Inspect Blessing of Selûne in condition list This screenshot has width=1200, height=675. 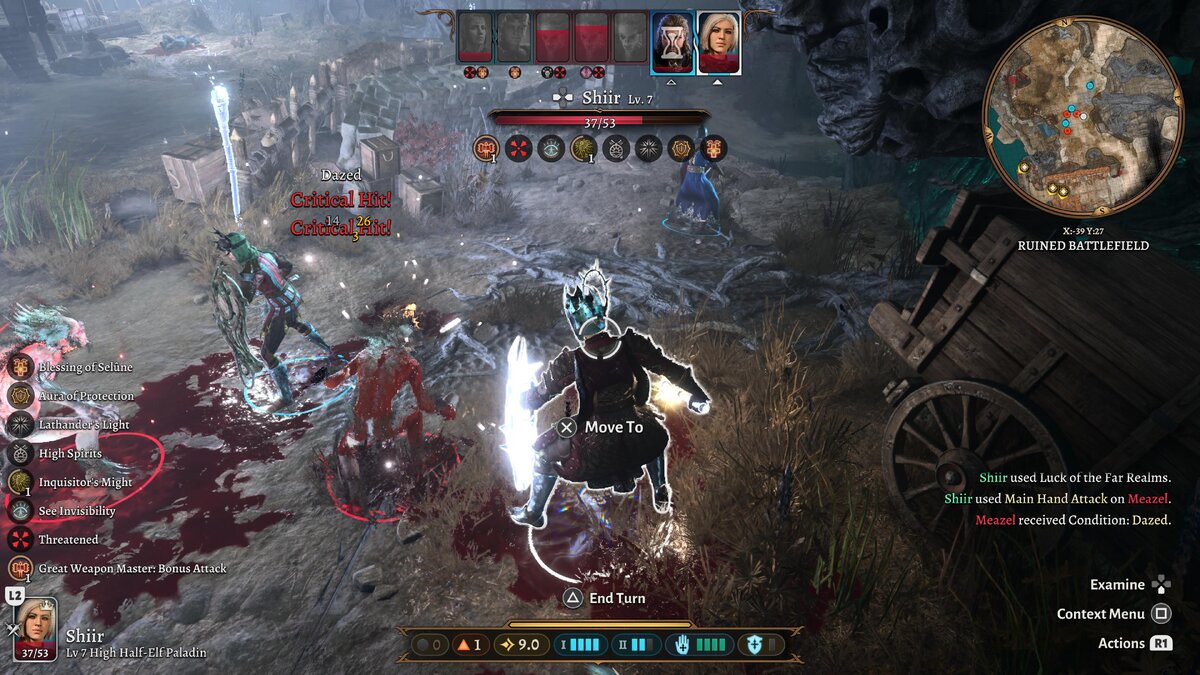pos(85,367)
